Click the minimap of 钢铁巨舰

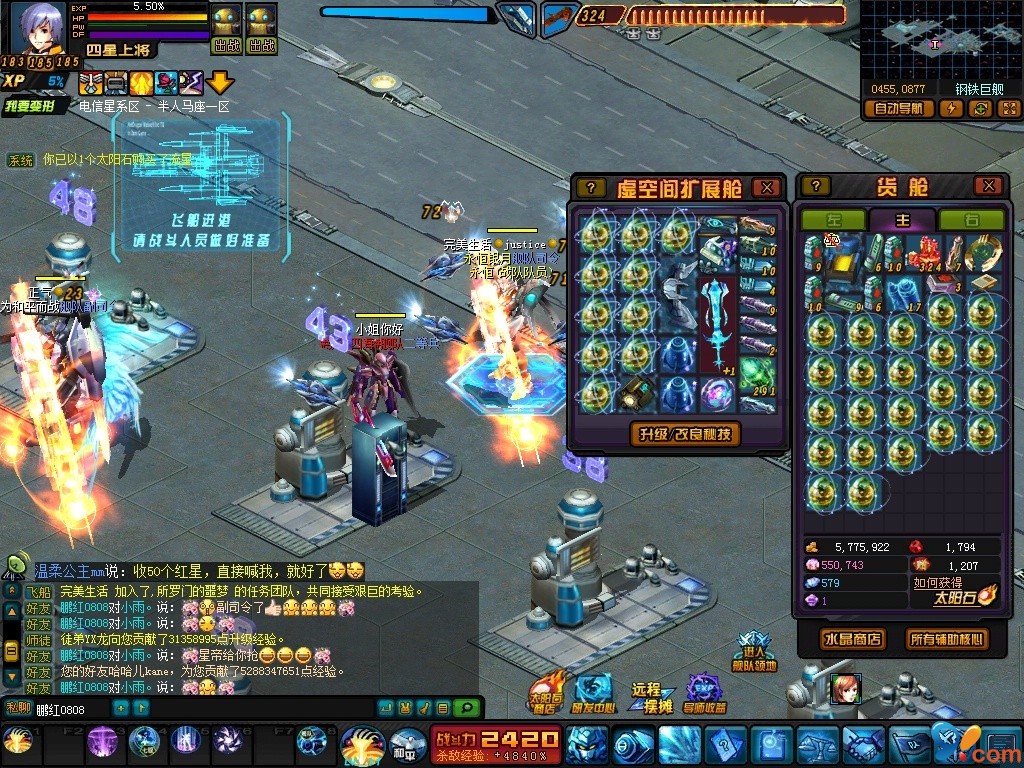[939, 41]
